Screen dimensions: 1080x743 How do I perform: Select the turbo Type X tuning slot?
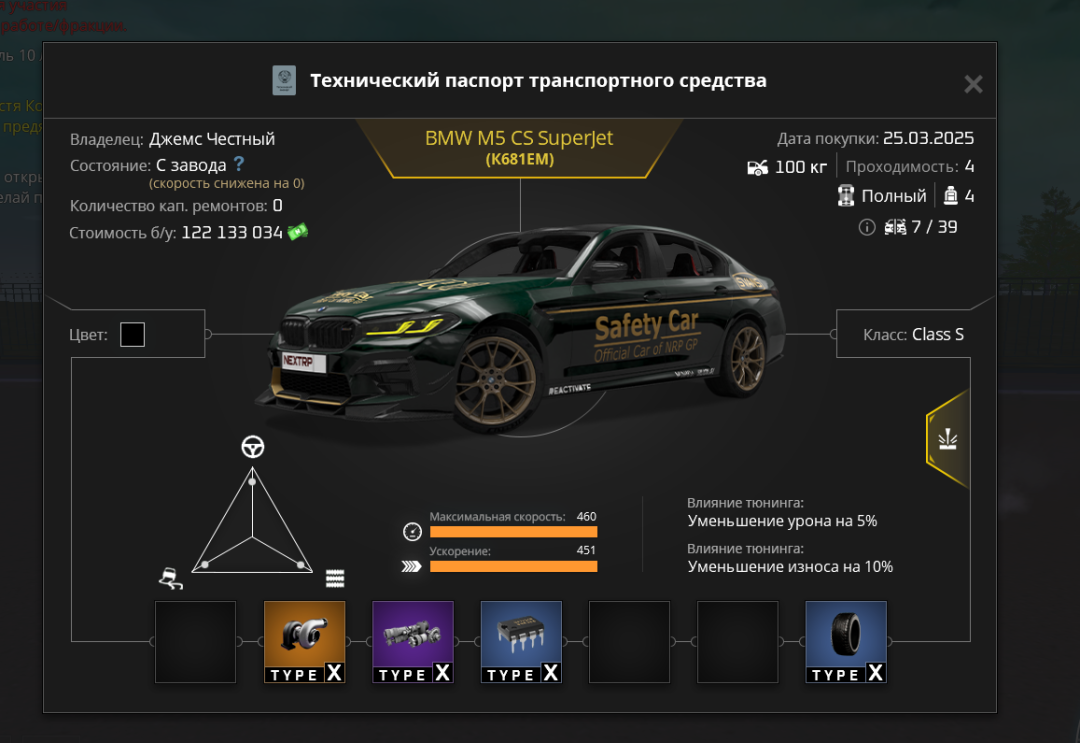[x=304, y=641]
